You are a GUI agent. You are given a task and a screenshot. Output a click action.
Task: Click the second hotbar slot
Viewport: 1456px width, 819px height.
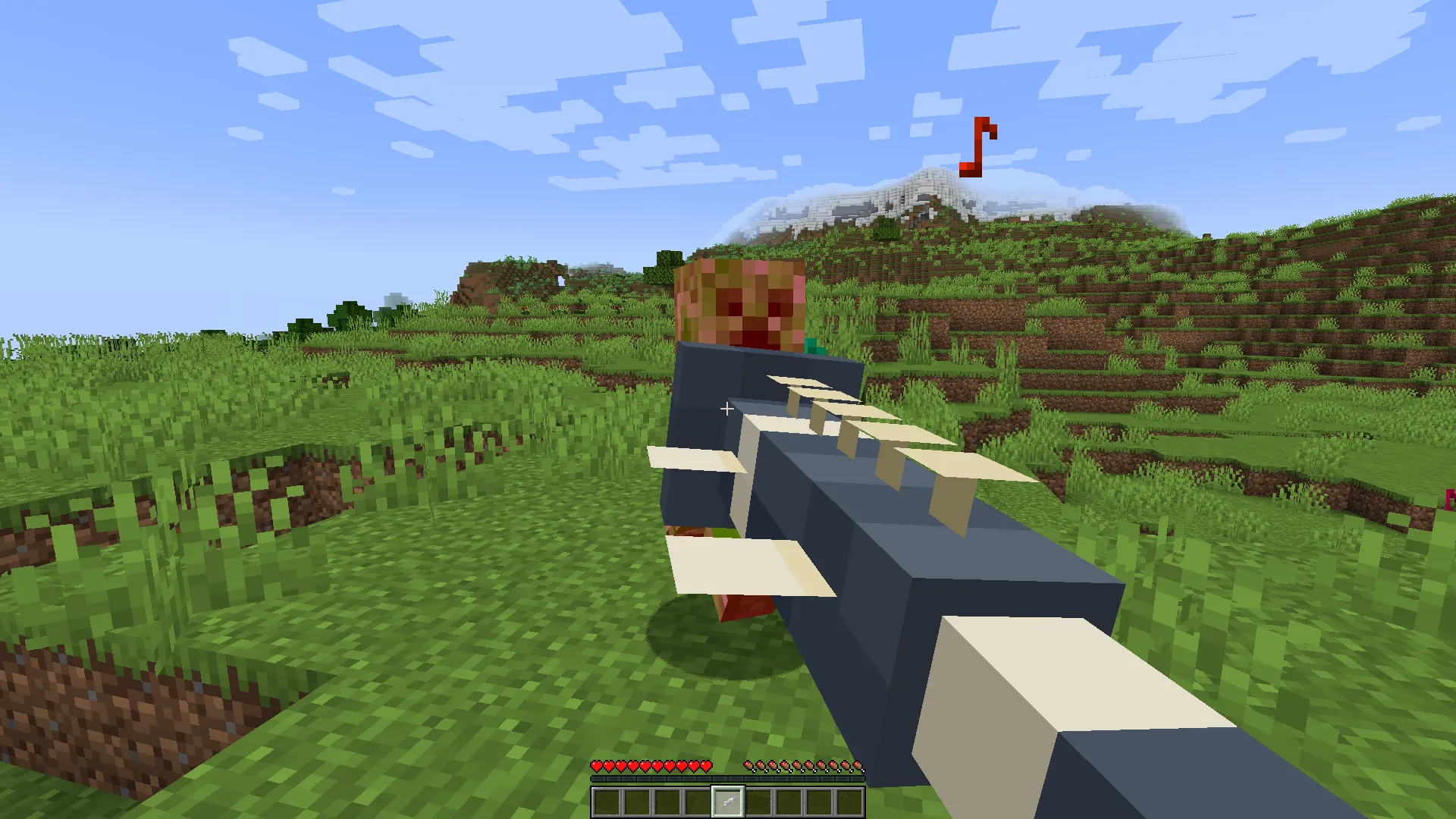tap(637, 802)
